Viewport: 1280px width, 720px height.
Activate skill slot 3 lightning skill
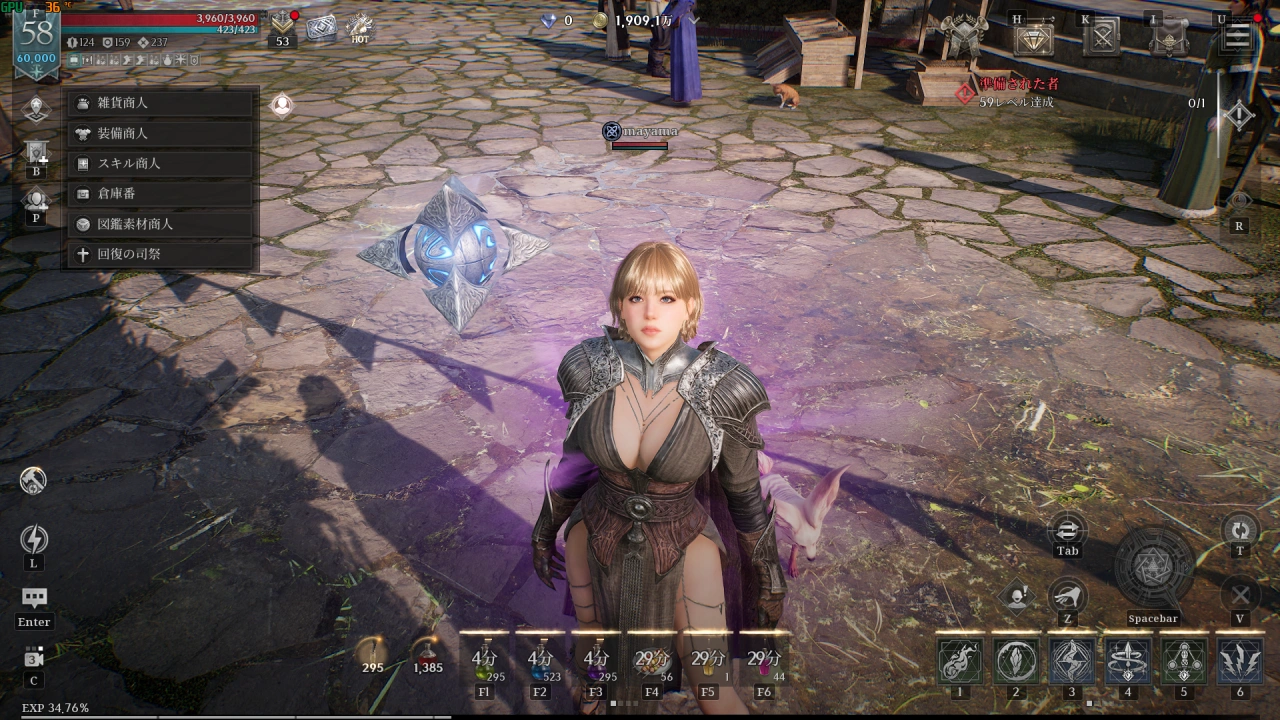pos(1072,661)
